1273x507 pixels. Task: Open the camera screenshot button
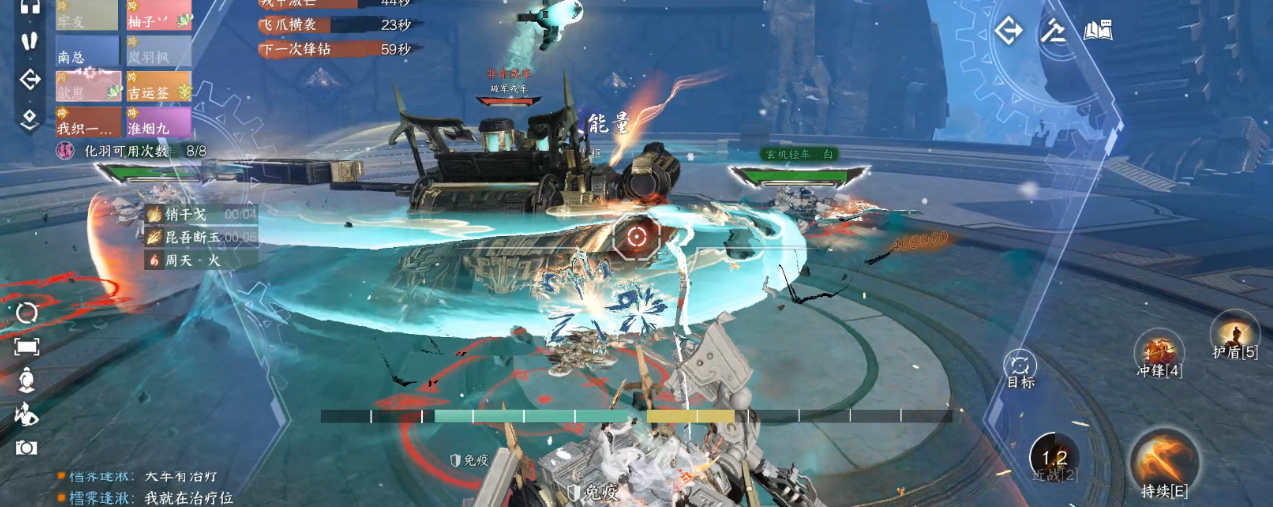pos(27,448)
